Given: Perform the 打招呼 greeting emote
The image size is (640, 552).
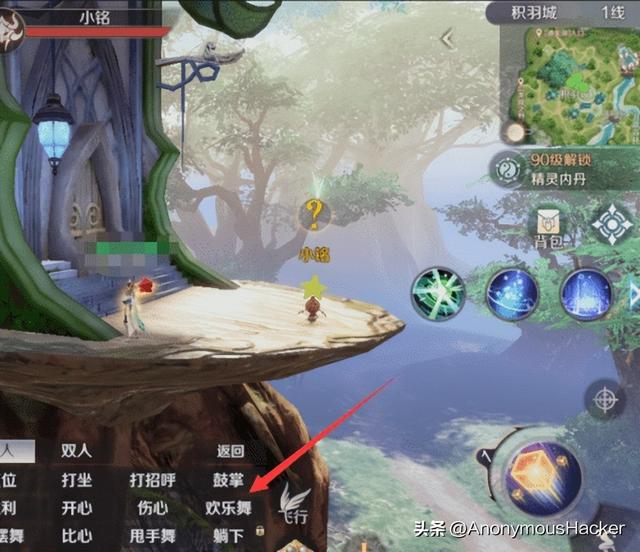Looking at the screenshot, I should click(x=153, y=480).
